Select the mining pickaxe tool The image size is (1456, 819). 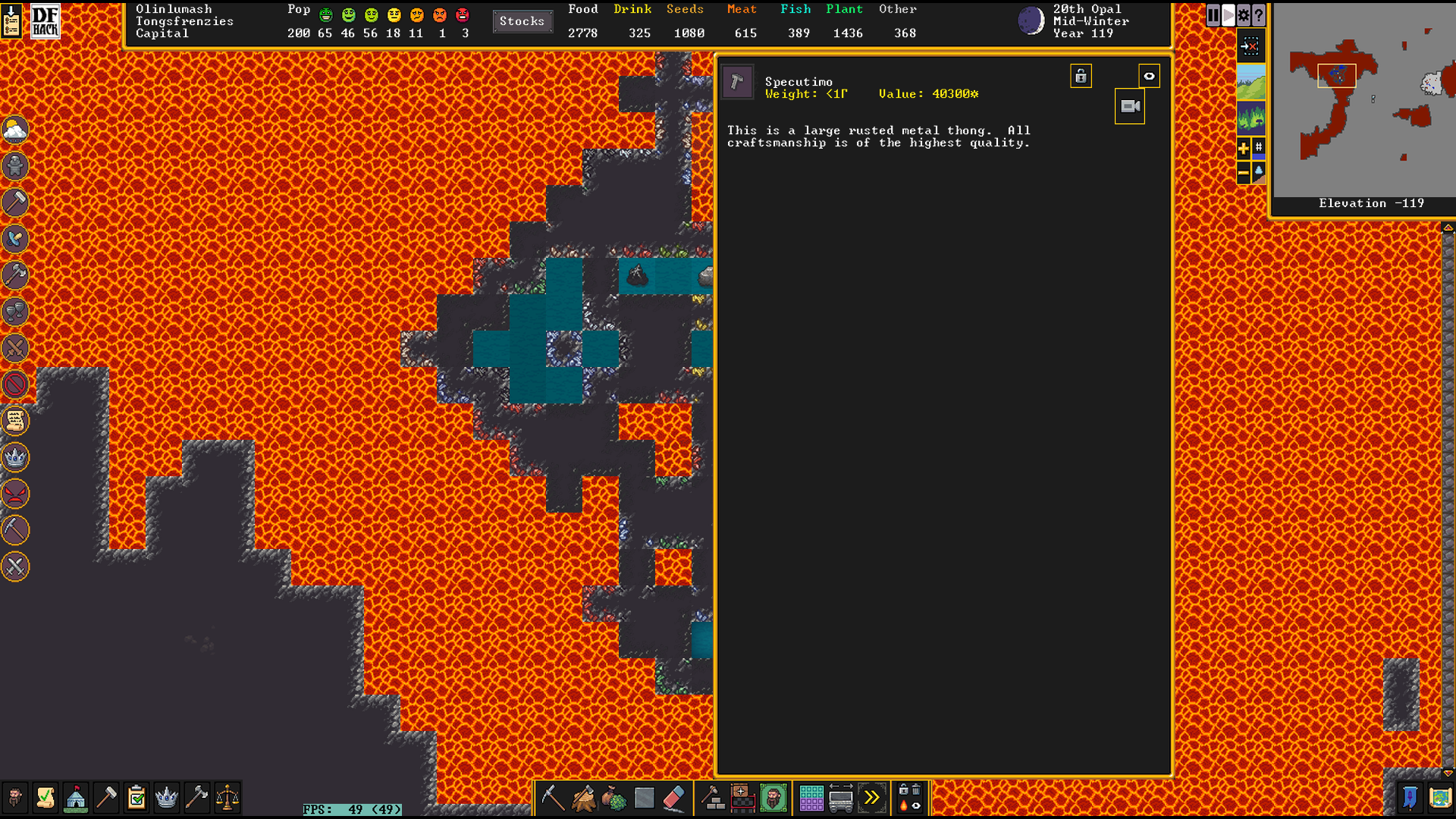tap(552, 798)
